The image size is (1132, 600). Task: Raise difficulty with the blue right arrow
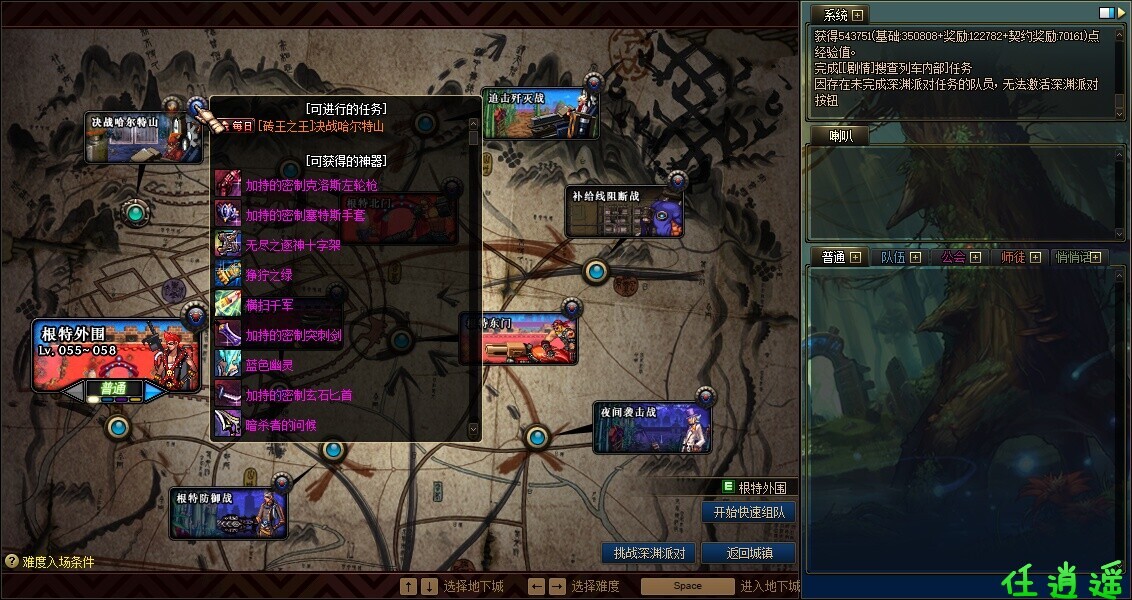point(155,391)
